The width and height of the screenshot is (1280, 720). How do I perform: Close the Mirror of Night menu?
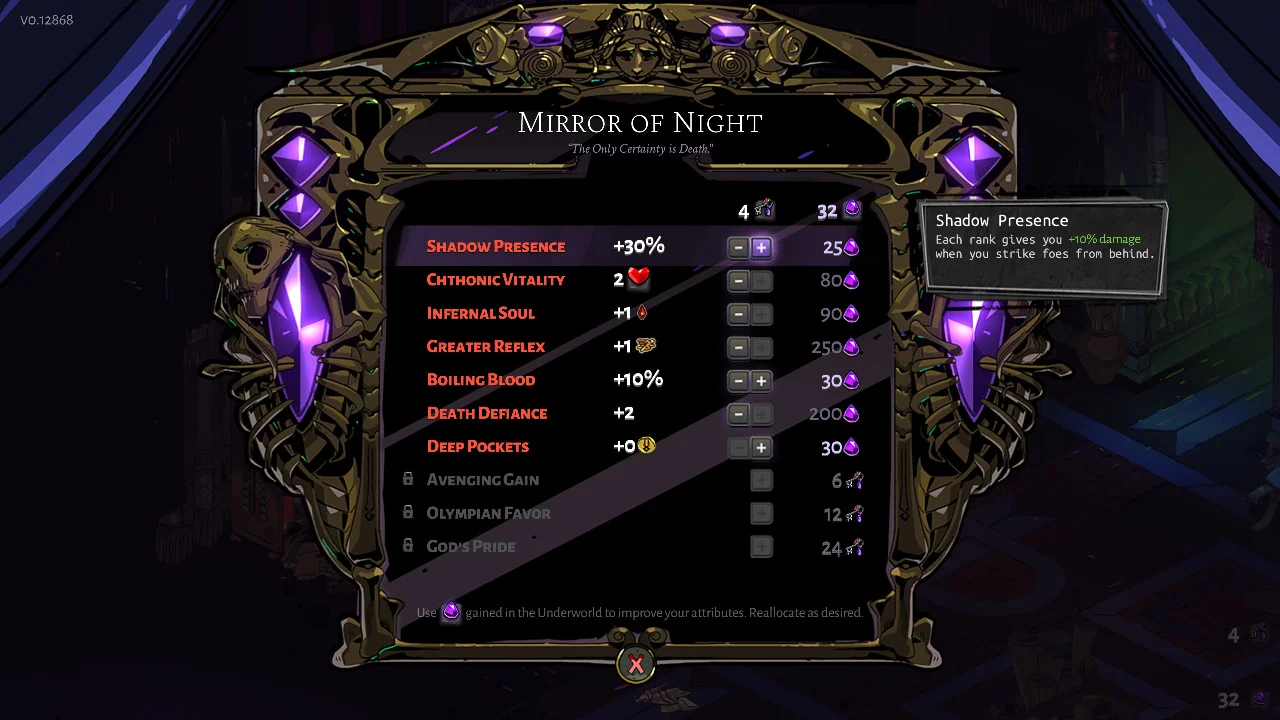click(636, 664)
